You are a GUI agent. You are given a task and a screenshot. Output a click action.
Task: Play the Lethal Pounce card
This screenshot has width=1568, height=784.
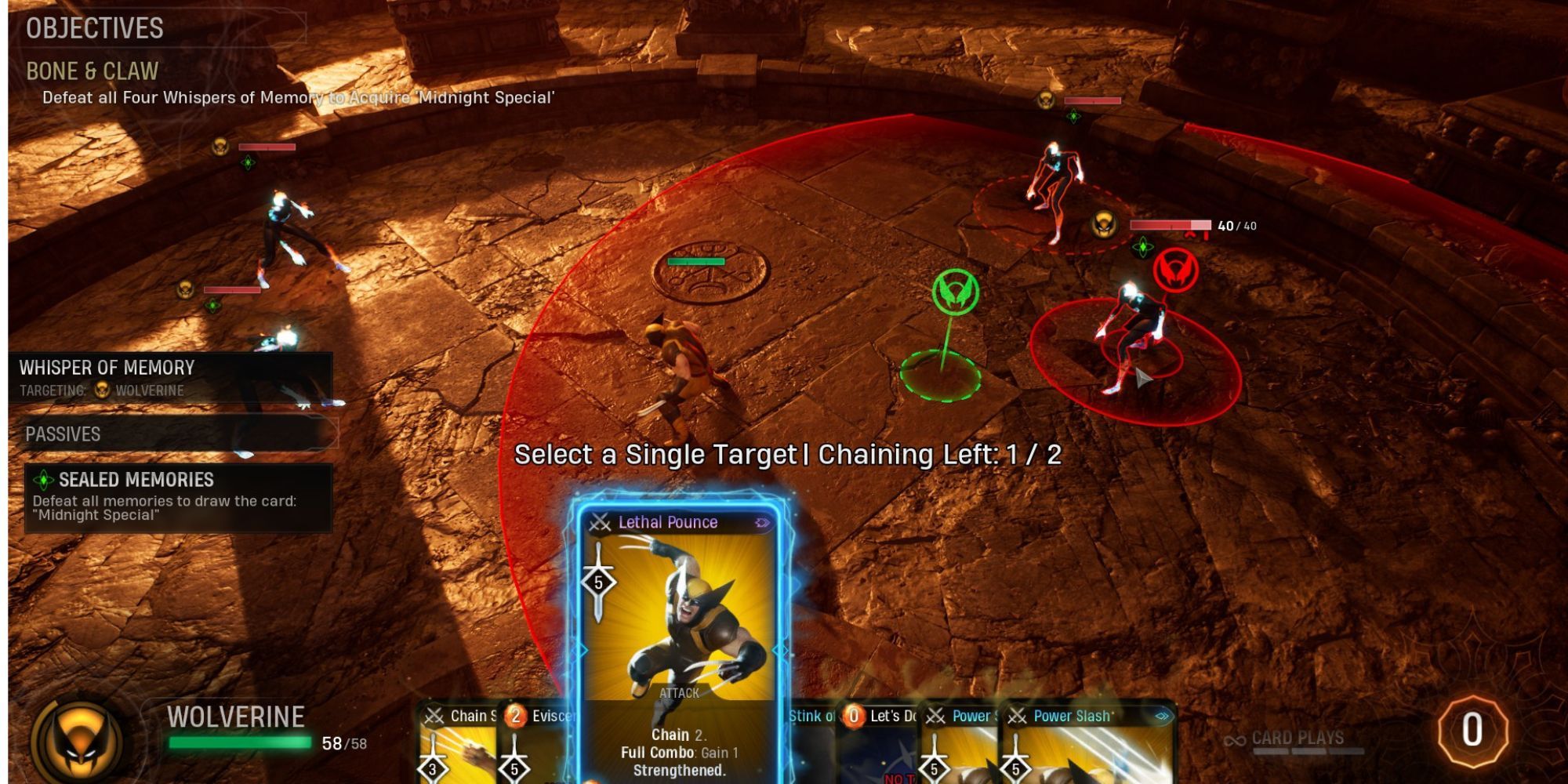[x=682, y=635]
